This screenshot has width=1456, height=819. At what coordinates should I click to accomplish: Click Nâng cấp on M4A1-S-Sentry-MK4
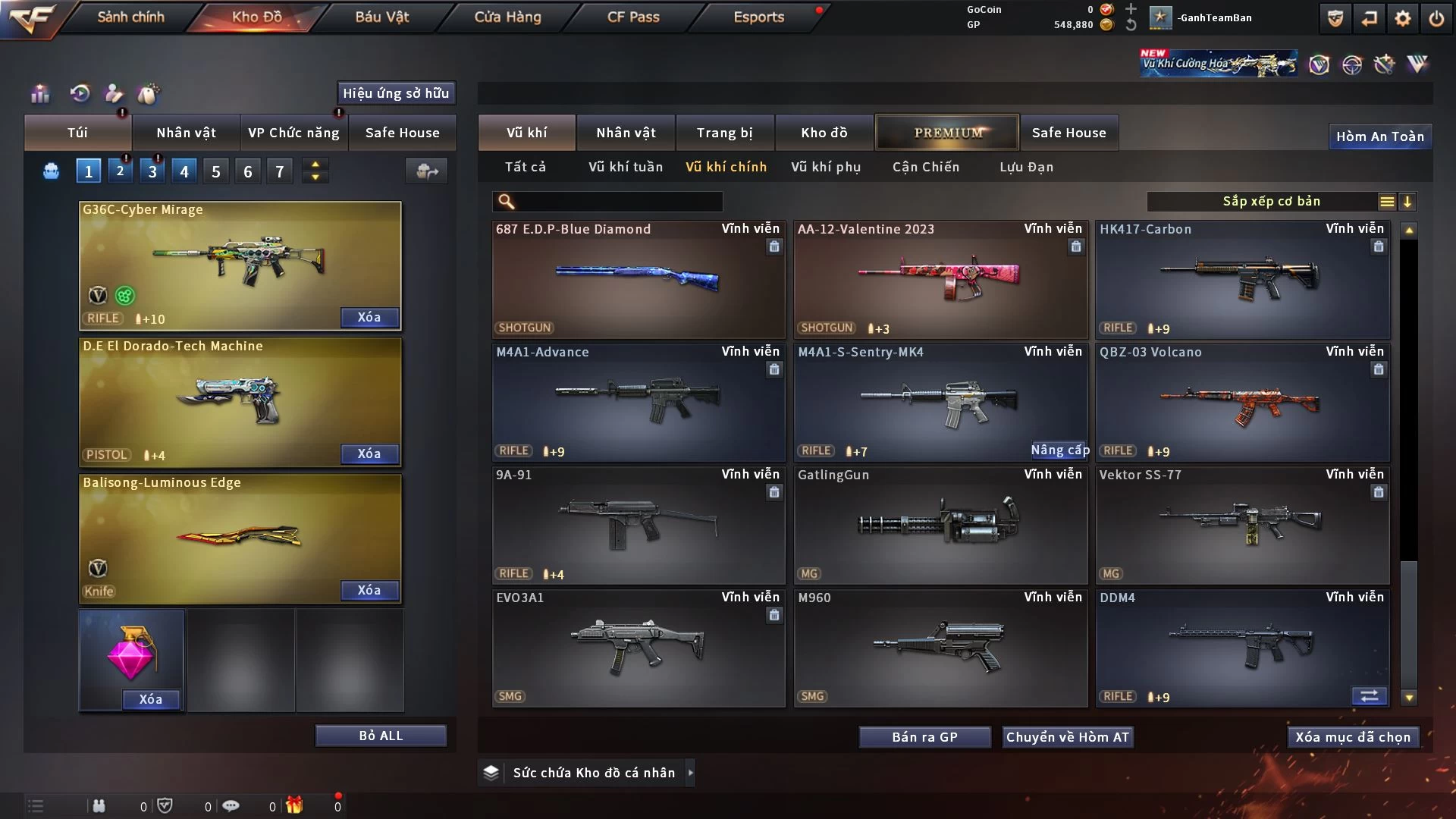pyautogui.click(x=1059, y=450)
